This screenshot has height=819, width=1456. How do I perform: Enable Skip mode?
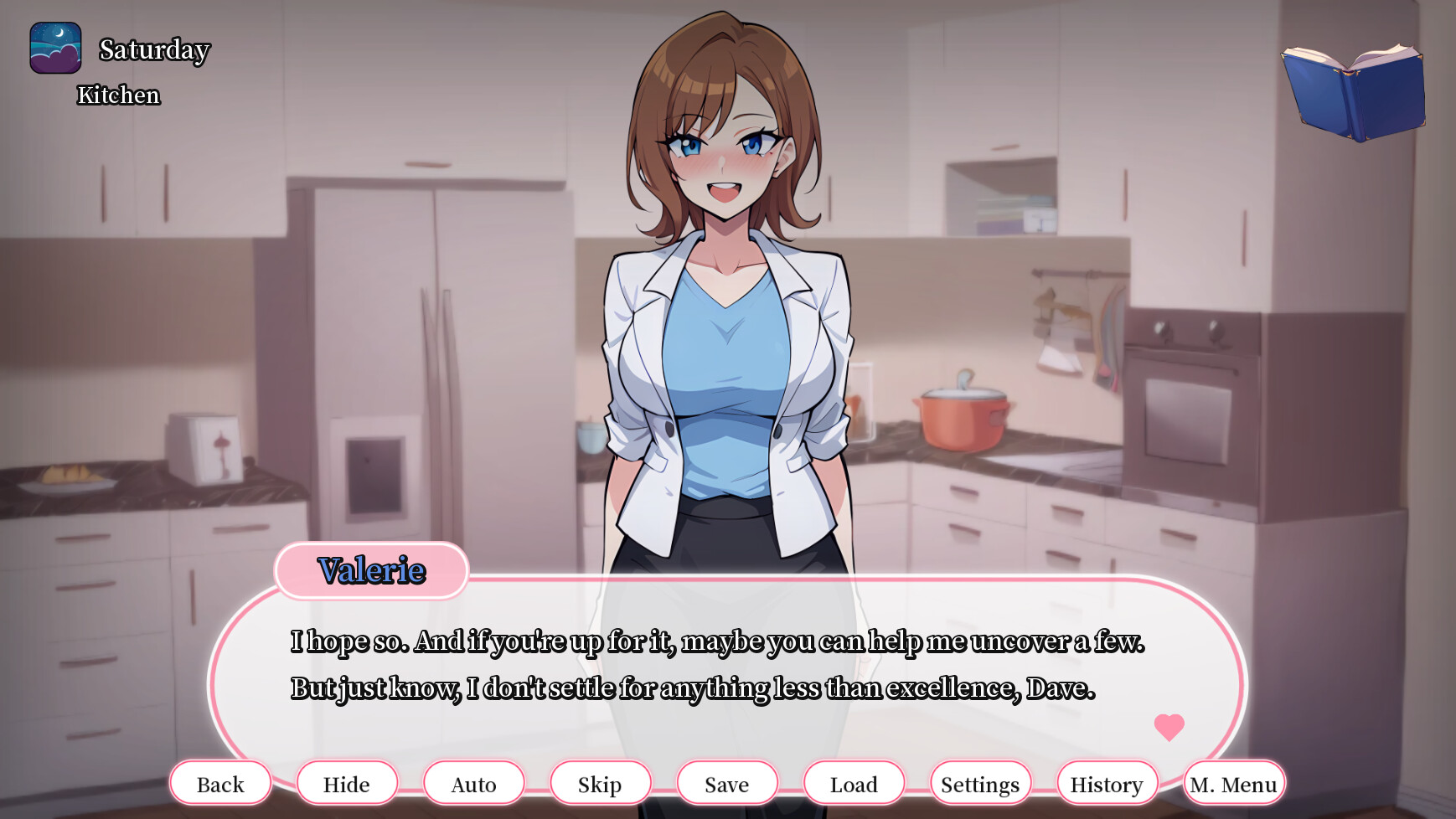(600, 784)
